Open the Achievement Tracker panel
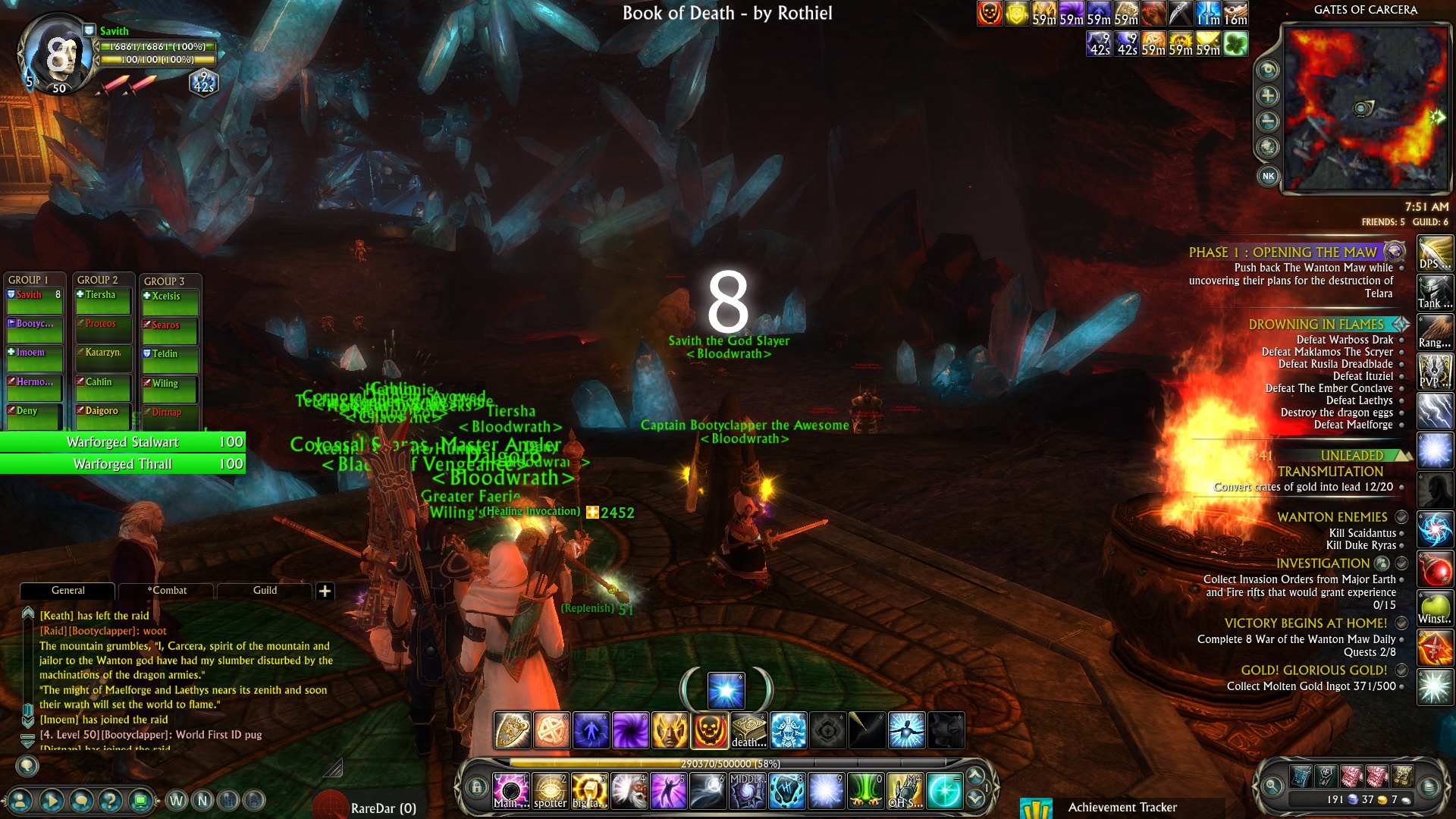The image size is (1456, 819). point(1122,808)
